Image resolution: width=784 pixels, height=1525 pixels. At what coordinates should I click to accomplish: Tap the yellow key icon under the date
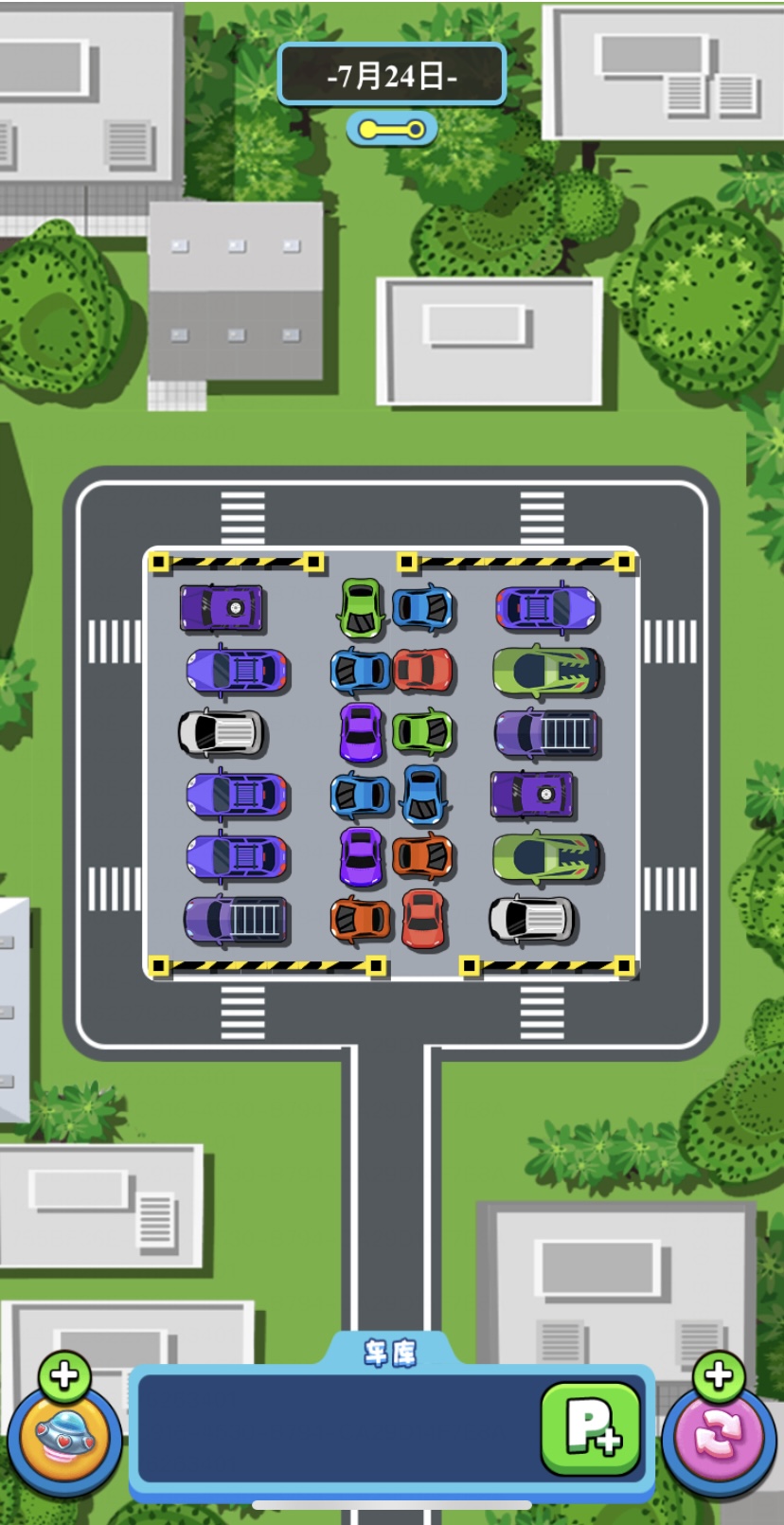coord(391,129)
